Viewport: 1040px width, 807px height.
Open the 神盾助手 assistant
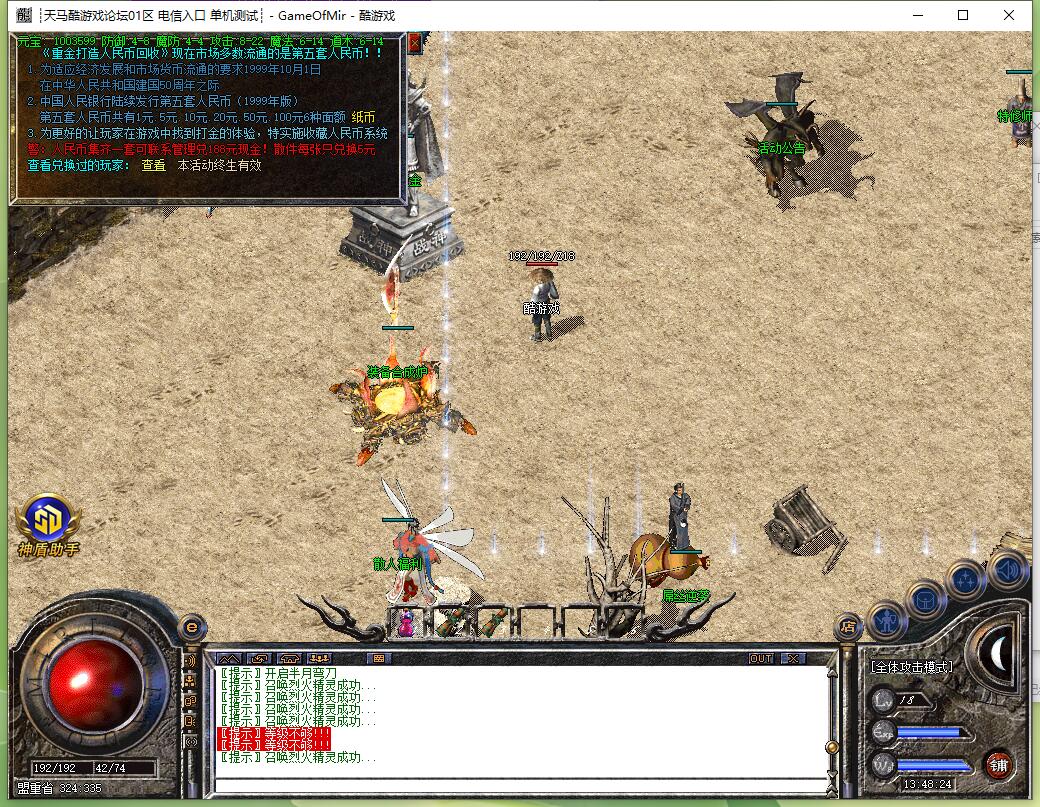pos(48,523)
